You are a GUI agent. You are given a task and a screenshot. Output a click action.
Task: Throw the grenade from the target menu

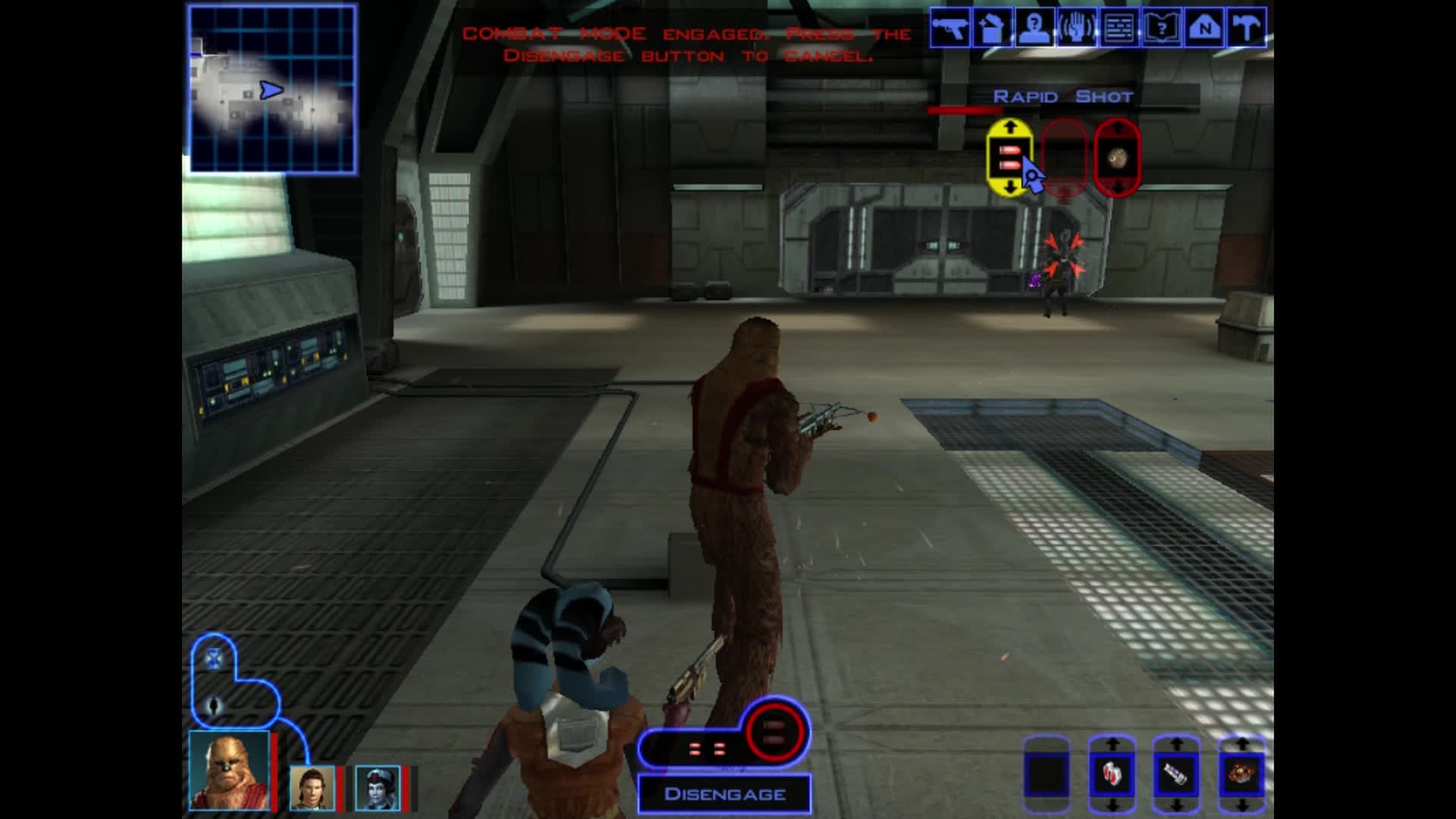(1117, 158)
